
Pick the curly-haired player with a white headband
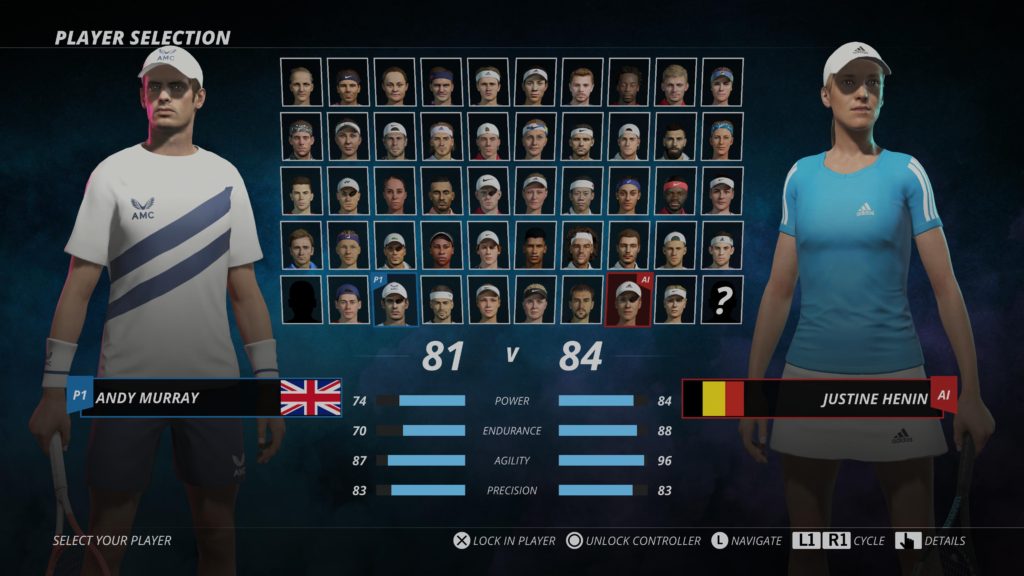[x=581, y=245]
